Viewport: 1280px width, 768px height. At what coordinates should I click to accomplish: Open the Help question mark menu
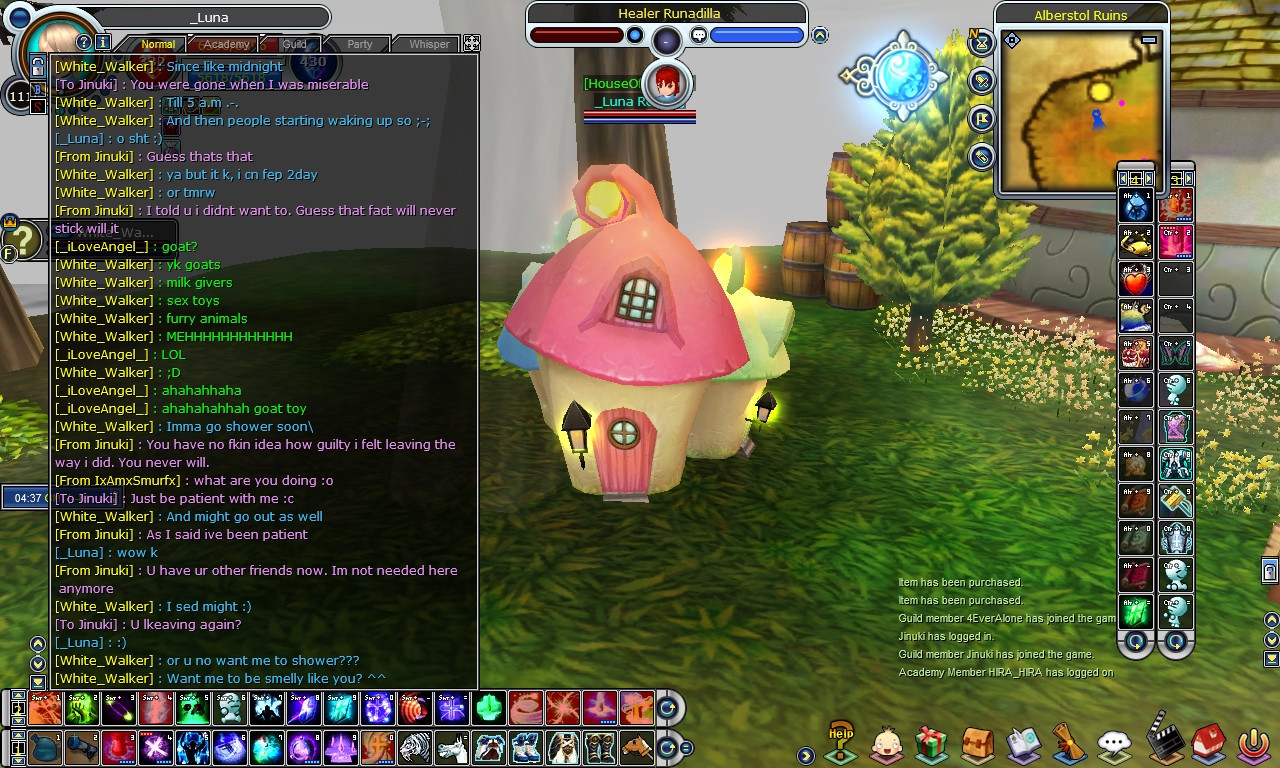click(x=841, y=741)
